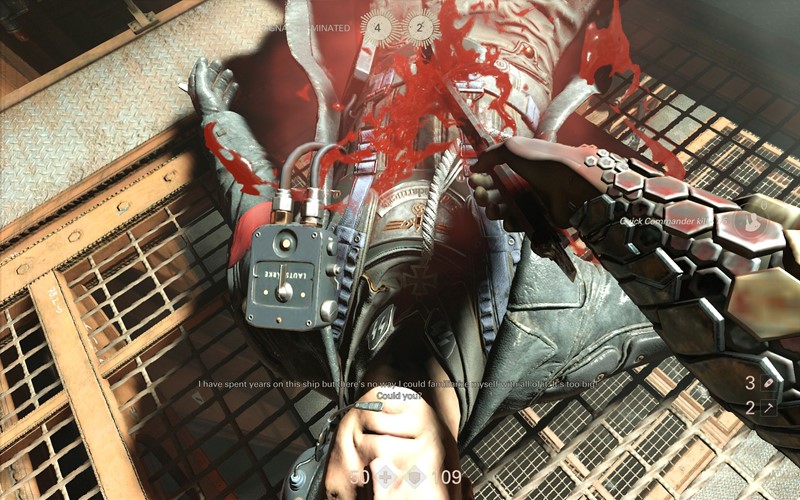The width and height of the screenshot is (800, 500).
Task: Select the throwing knife icon
Action: [x=767, y=408]
